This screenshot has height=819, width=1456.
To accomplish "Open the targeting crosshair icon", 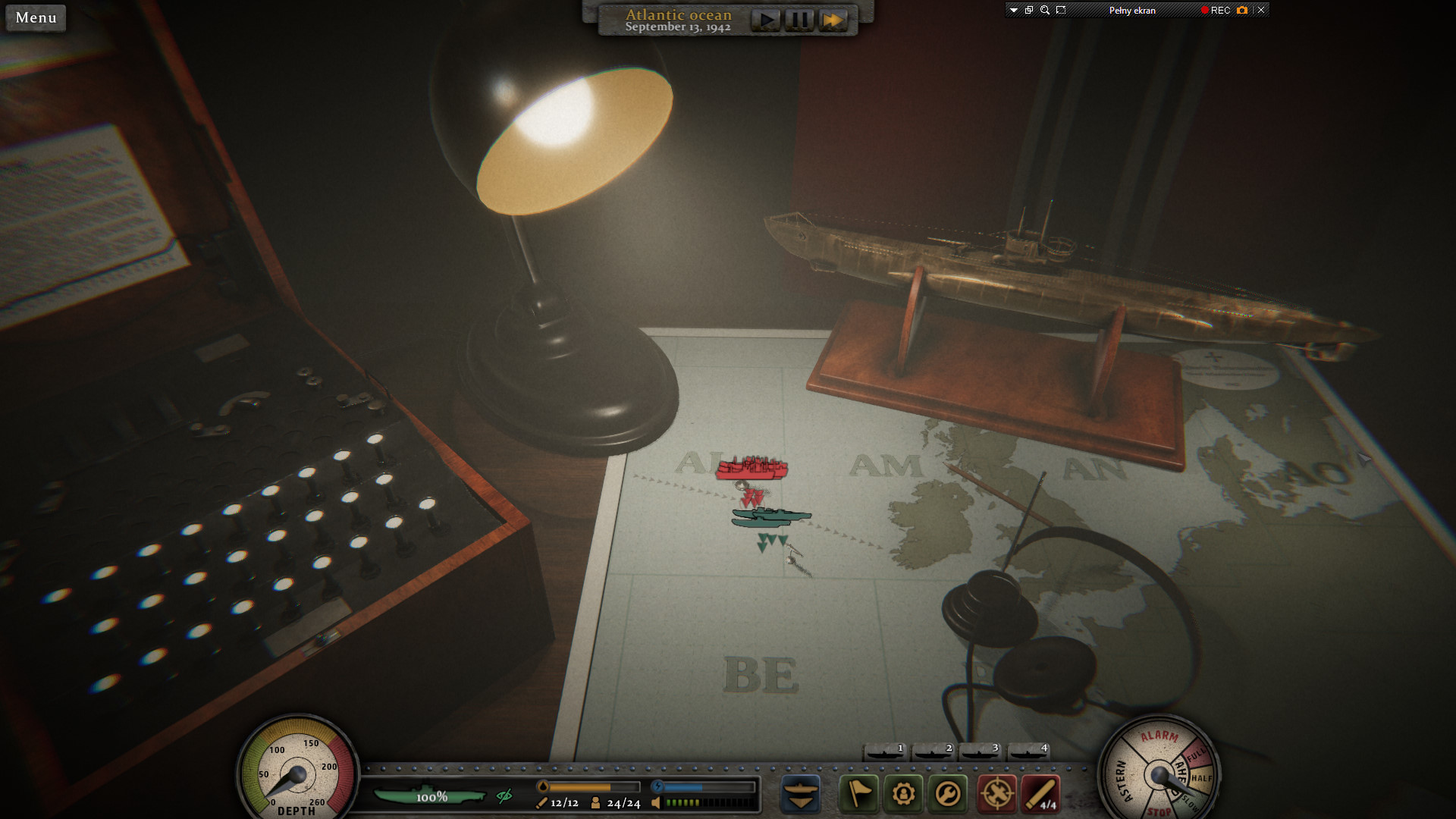I will point(997,794).
